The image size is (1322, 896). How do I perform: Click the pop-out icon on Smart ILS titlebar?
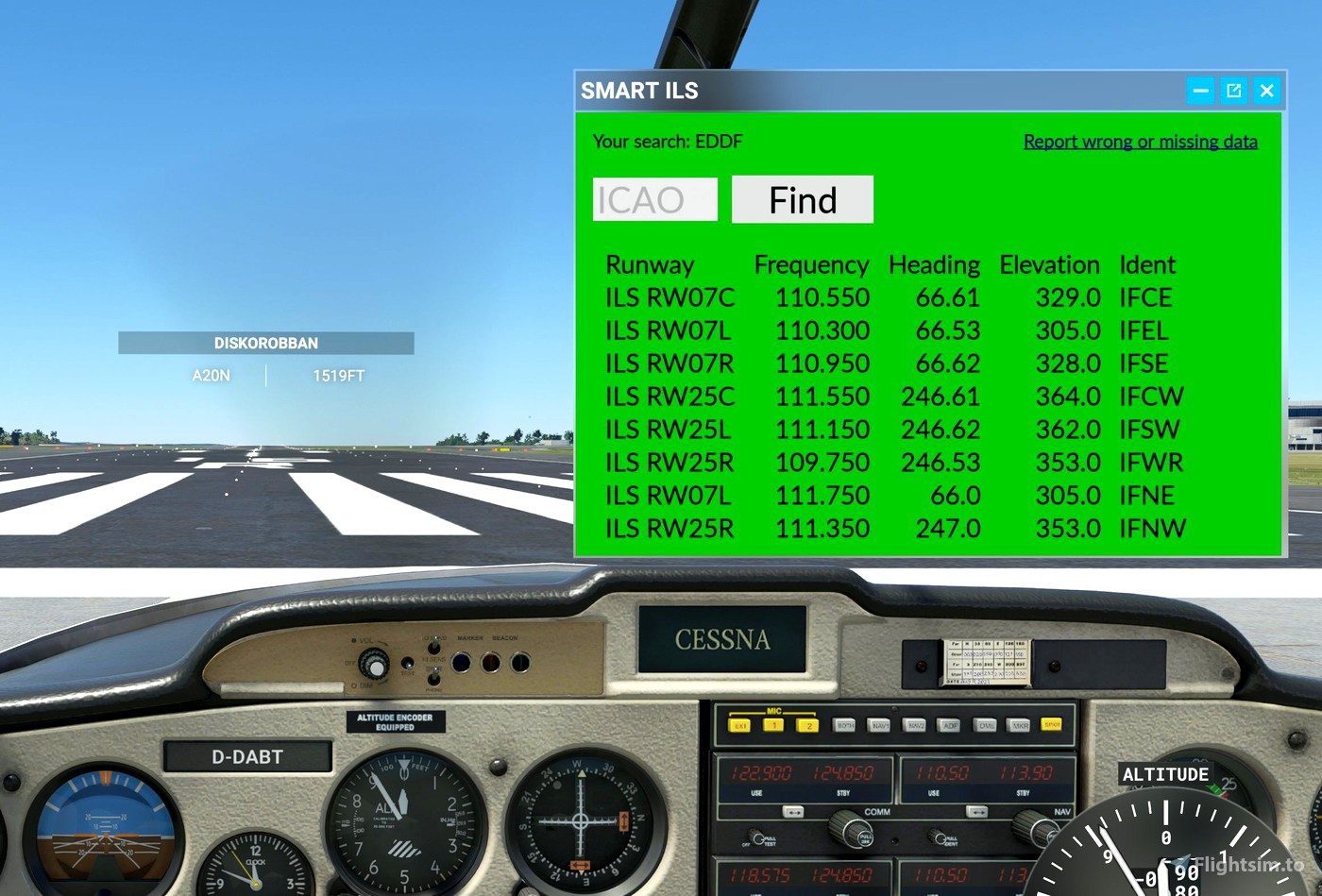pyautogui.click(x=1234, y=91)
